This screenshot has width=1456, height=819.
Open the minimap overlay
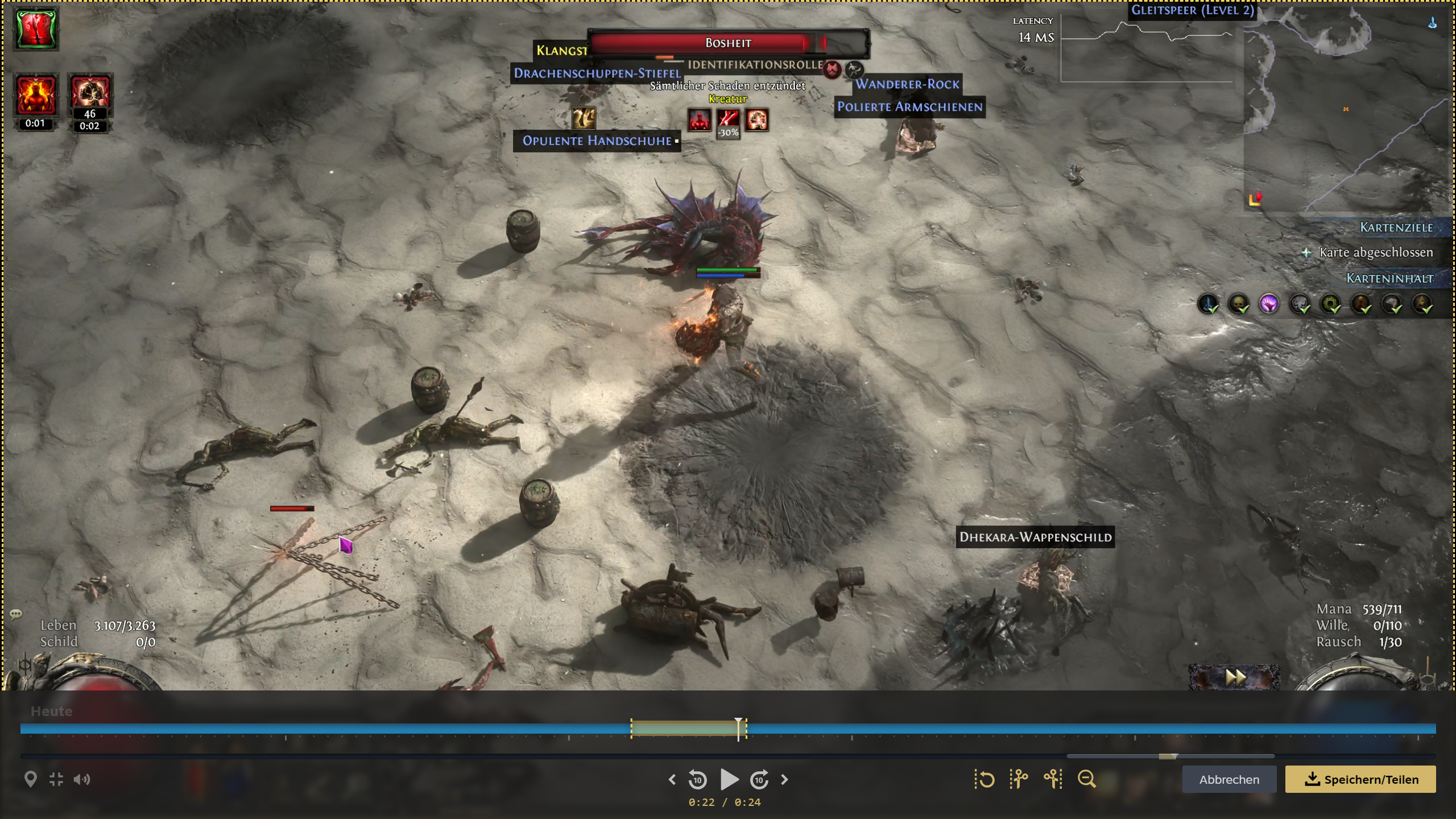[1348, 108]
